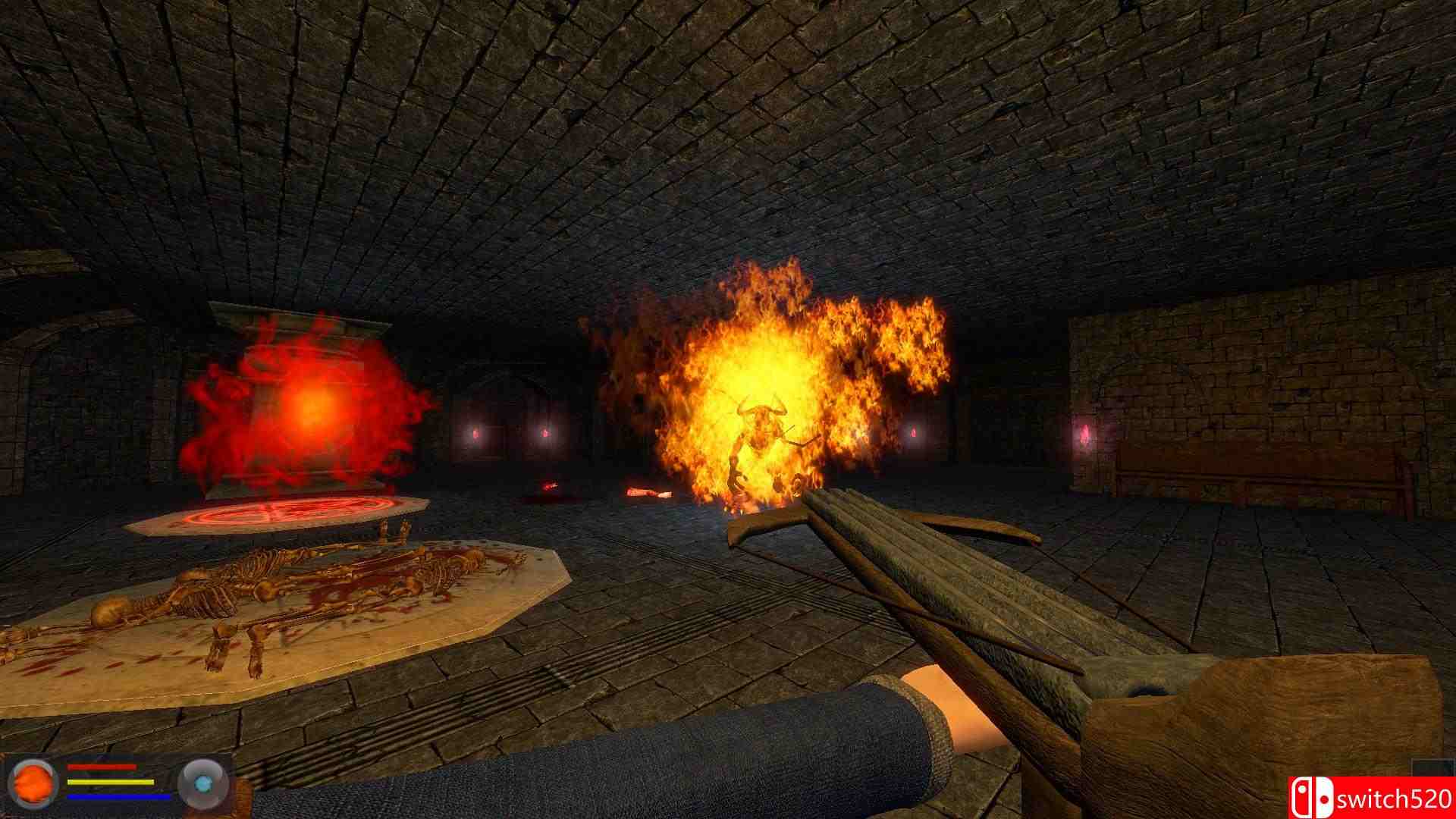Click the blue gem compass orb icon
The width and height of the screenshot is (1456, 819).
(x=203, y=783)
